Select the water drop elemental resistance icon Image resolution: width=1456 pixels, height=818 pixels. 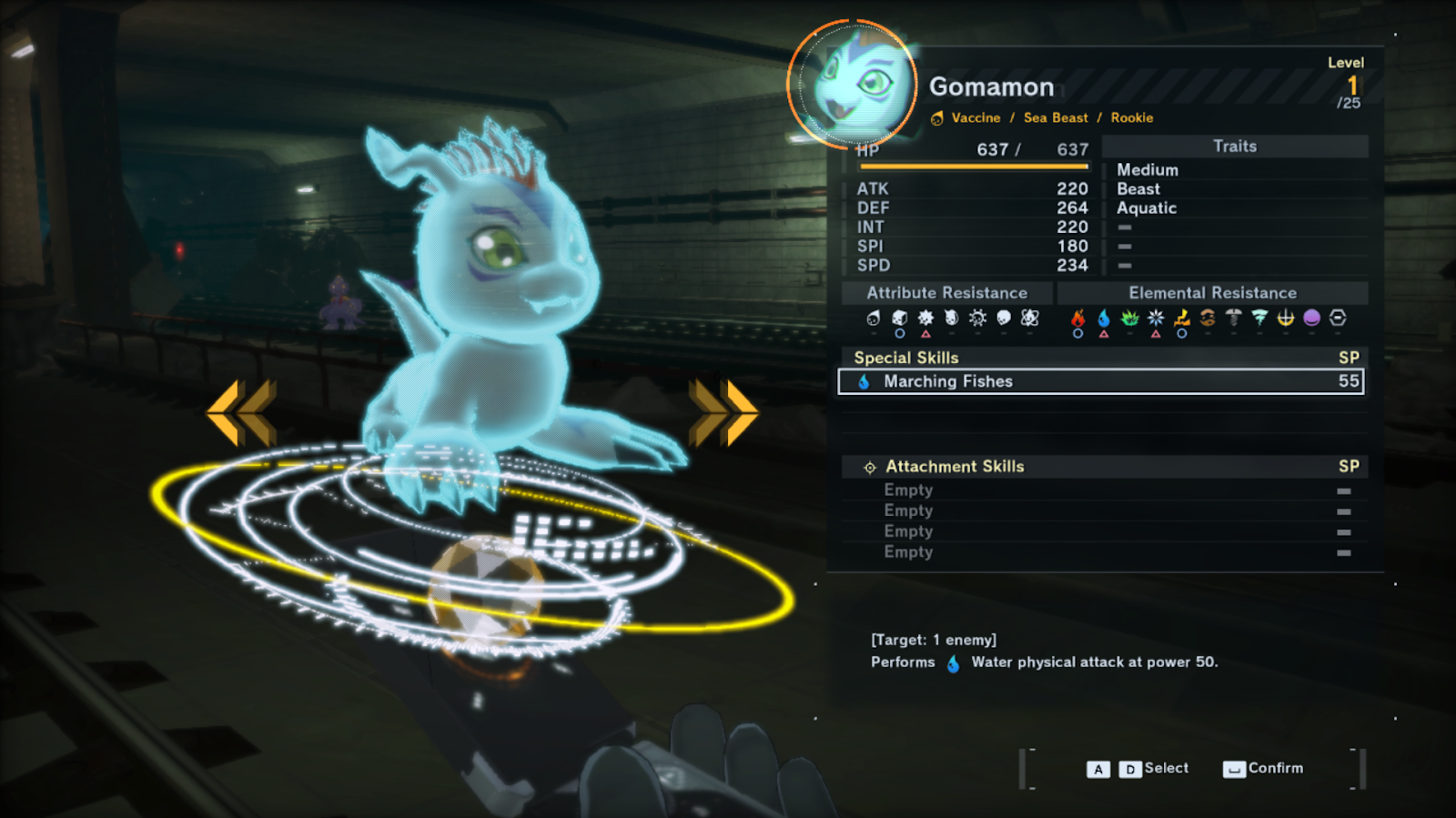coord(1104,318)
